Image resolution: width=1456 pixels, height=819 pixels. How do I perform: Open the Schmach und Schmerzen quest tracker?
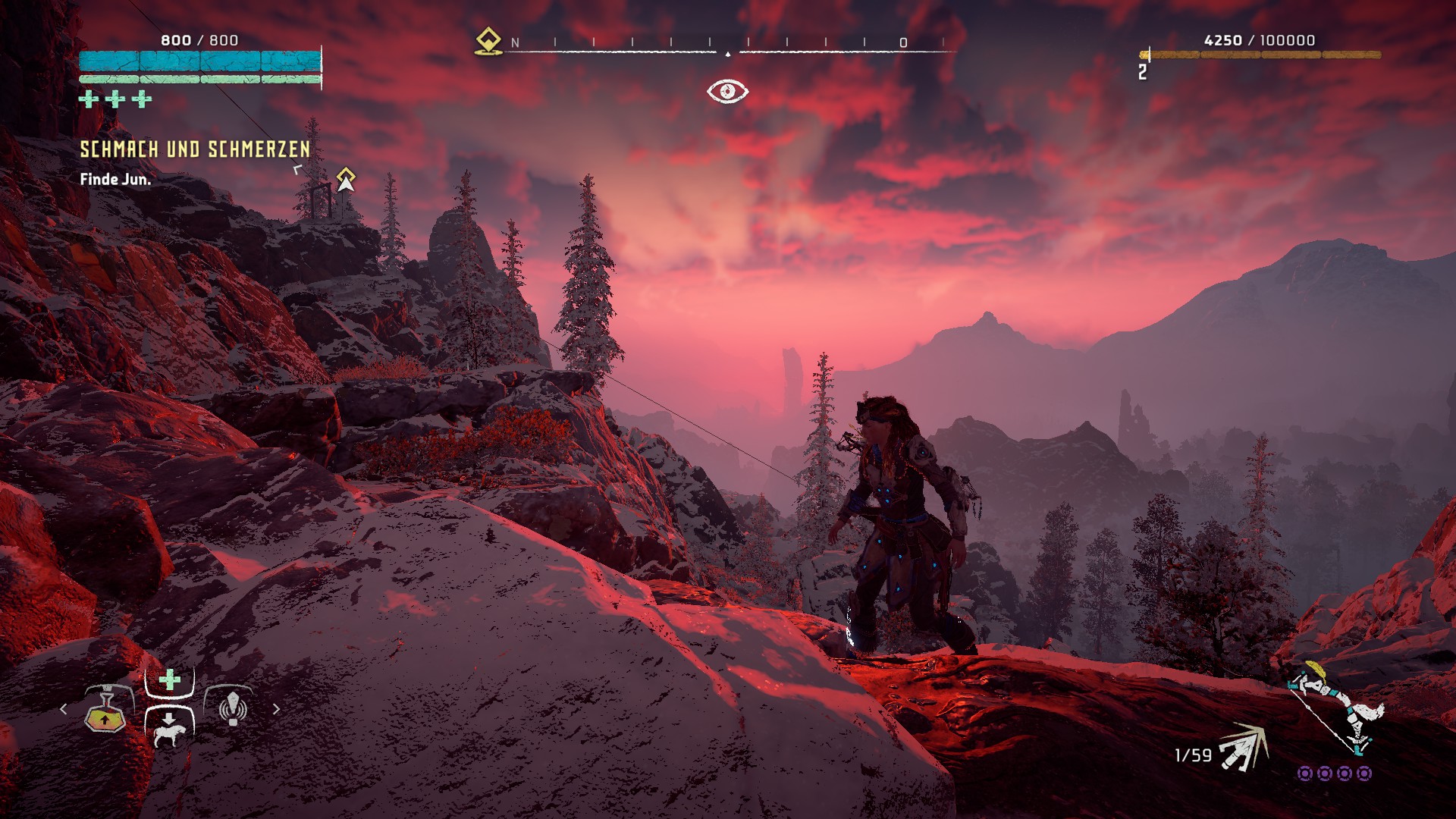(195, 149)
